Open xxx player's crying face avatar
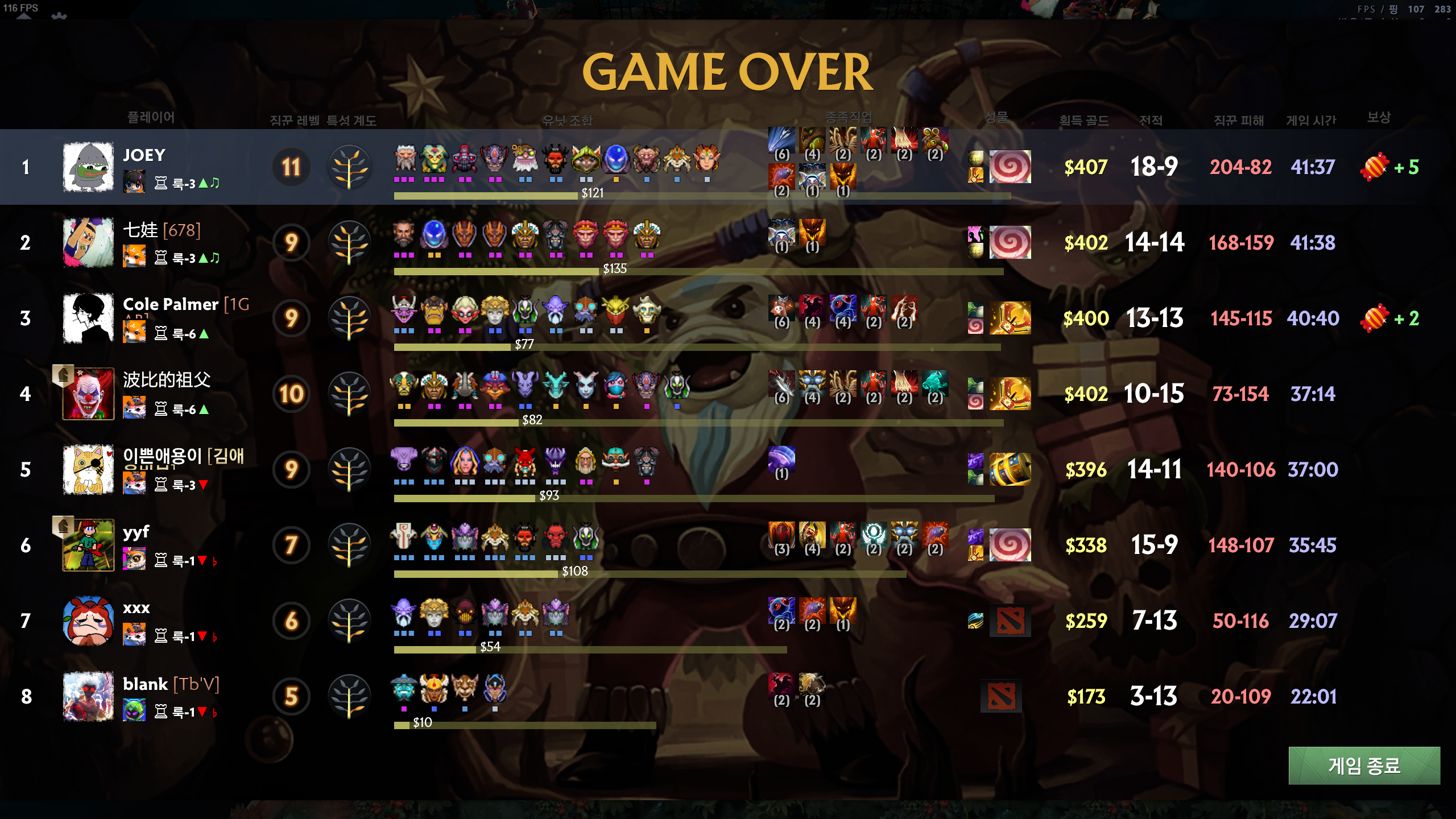The image size is (1456, 819). [88, 621]
